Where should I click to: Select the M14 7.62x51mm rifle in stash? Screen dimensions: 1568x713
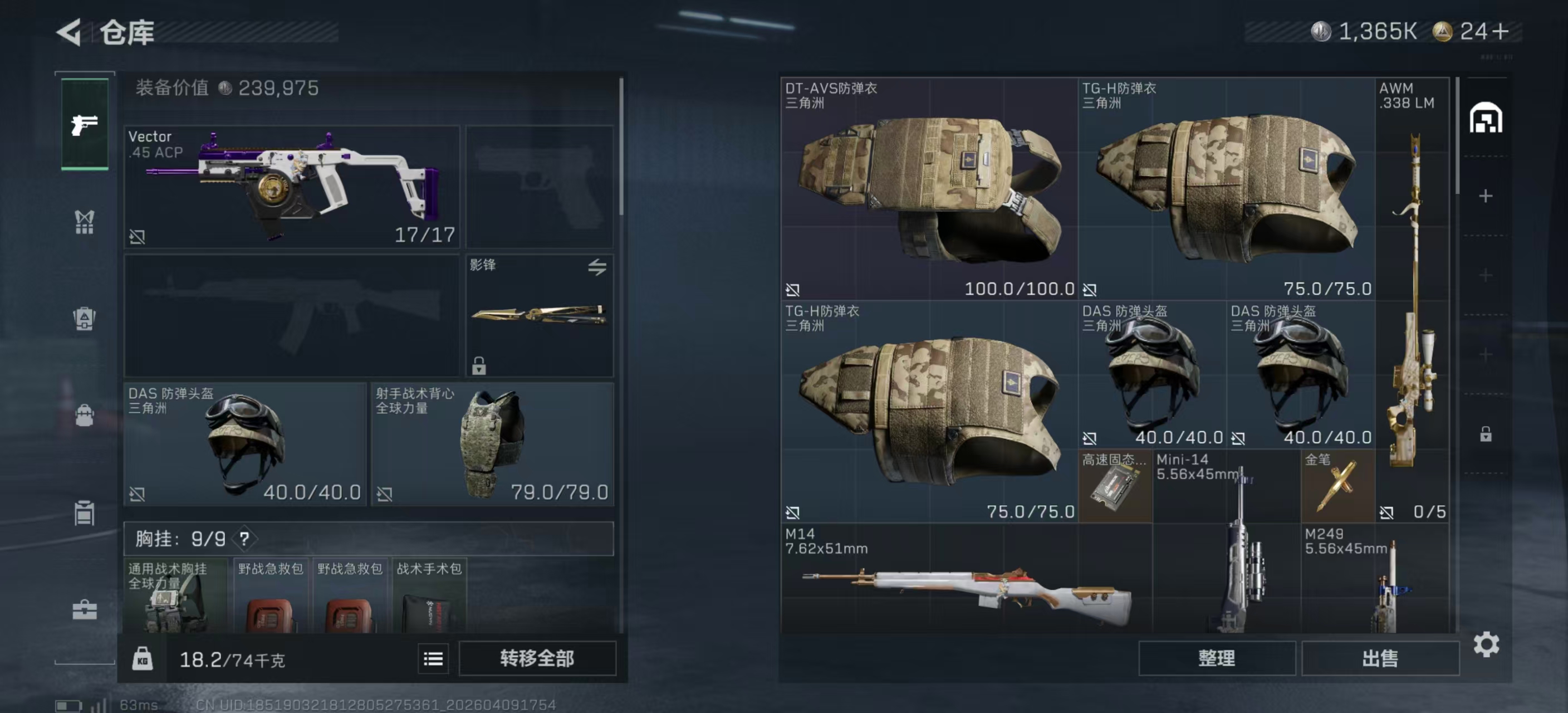(x=966, y=578)
